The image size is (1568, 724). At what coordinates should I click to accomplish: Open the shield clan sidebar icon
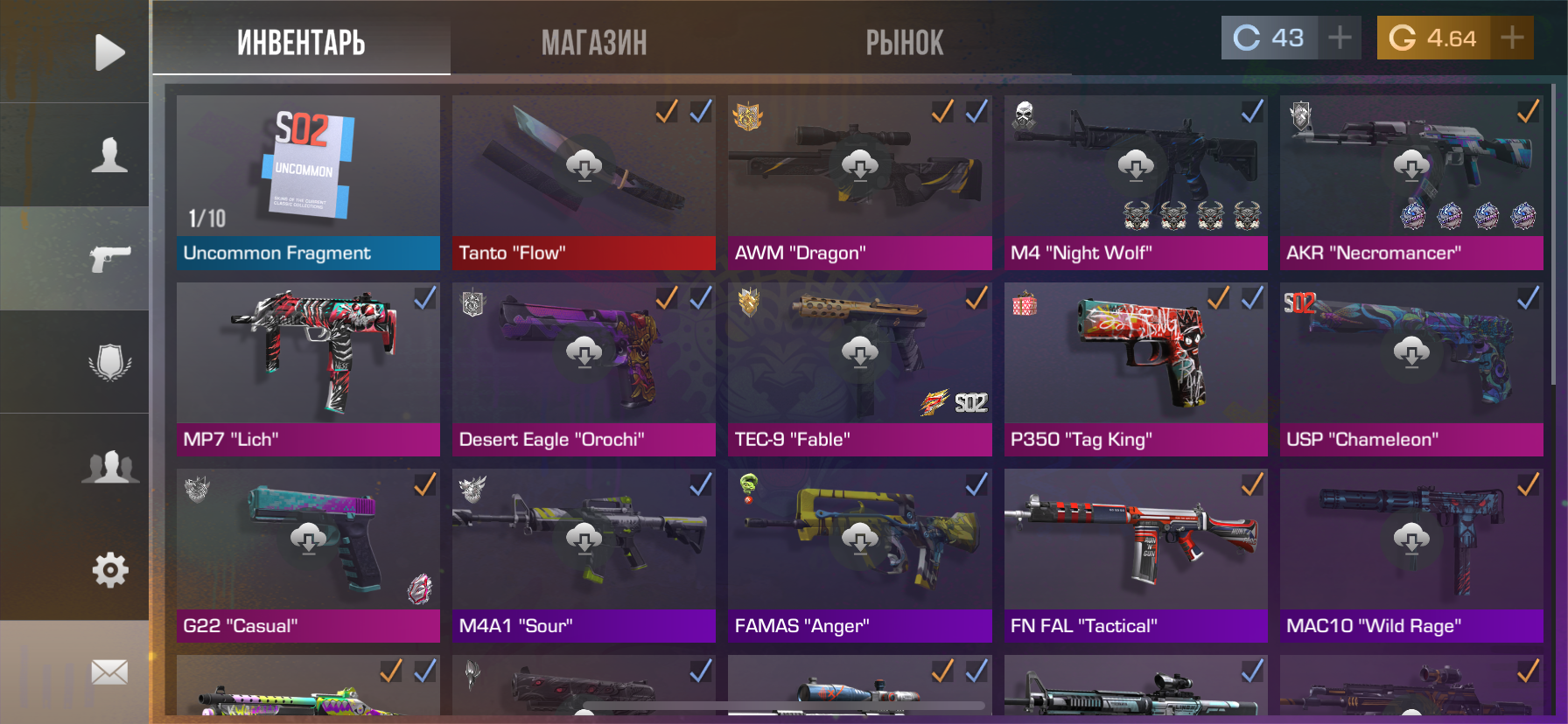pos(109,362)
